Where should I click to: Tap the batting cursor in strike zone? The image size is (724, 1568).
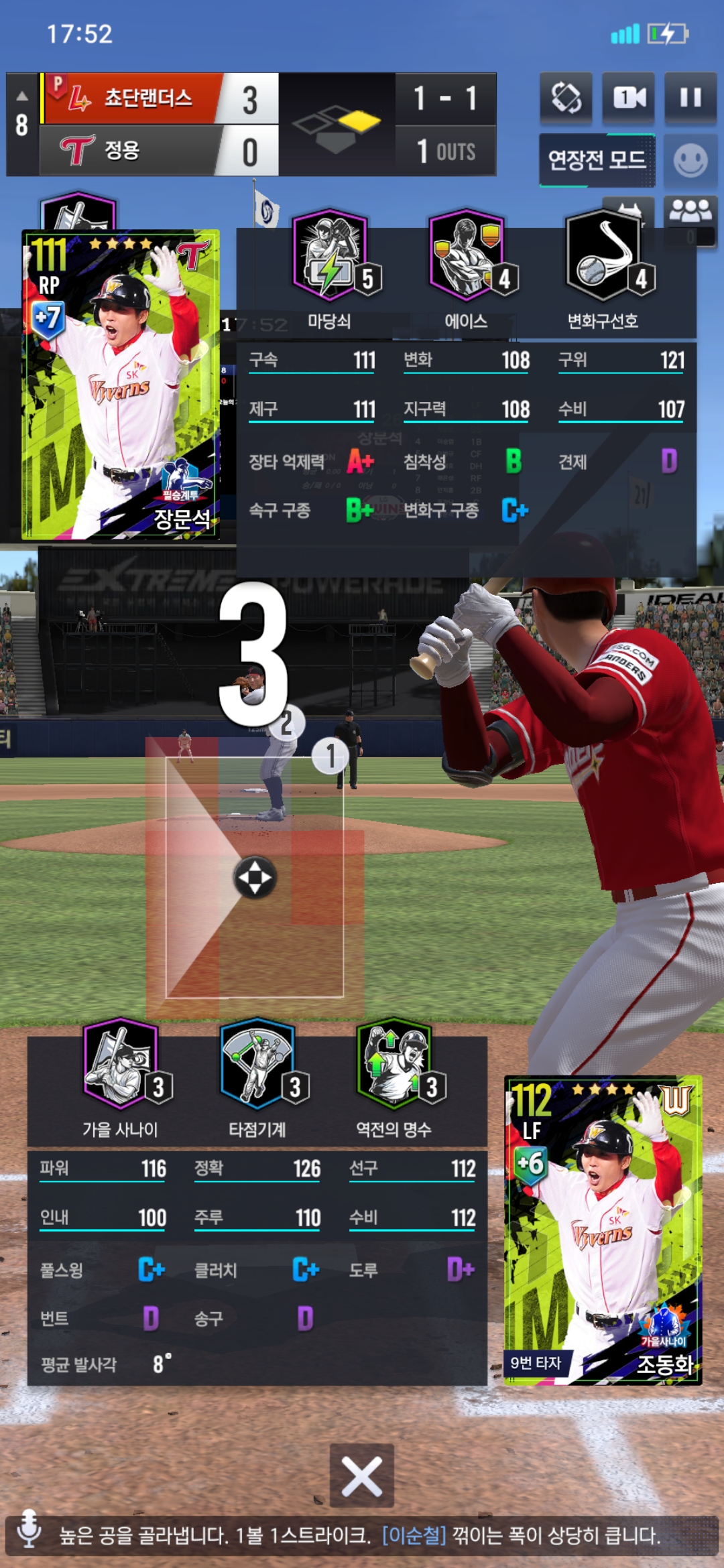255,877
